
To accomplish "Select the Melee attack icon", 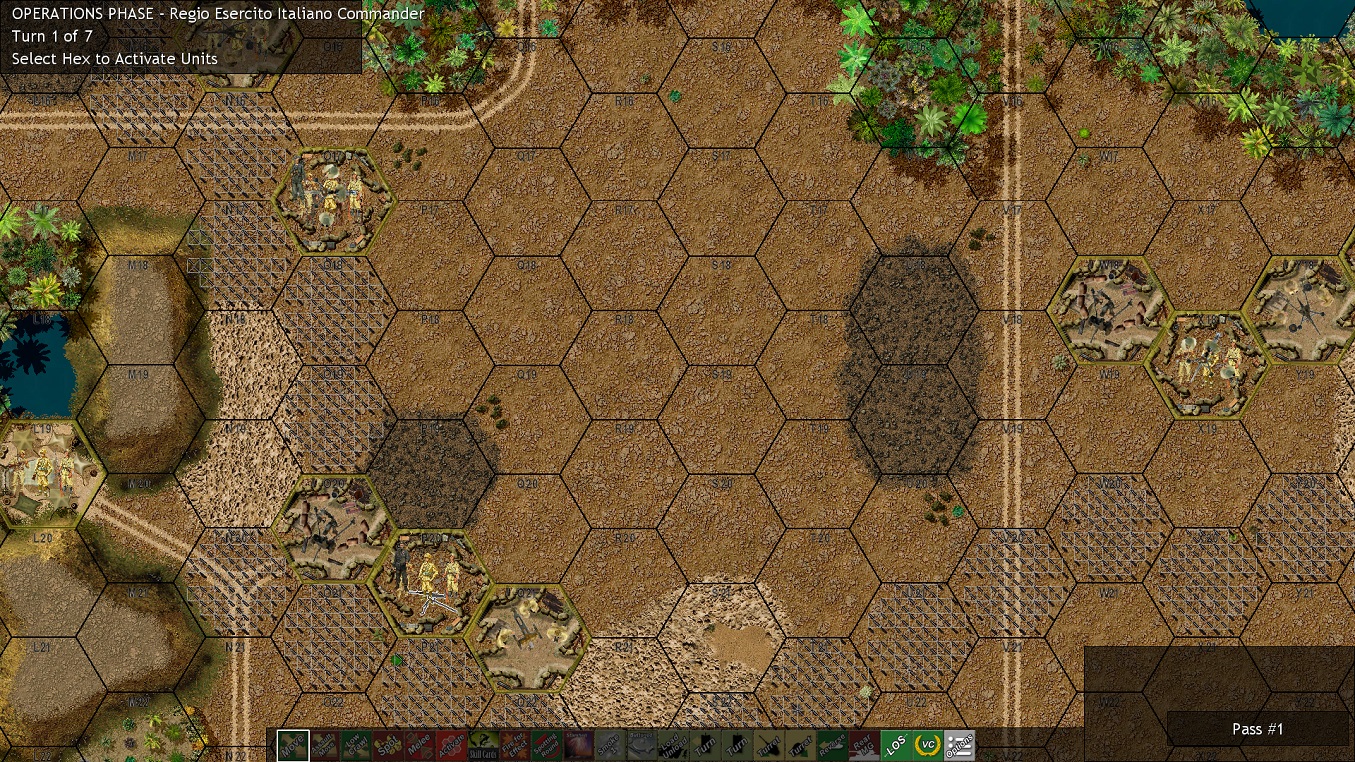I will point(420,746).
